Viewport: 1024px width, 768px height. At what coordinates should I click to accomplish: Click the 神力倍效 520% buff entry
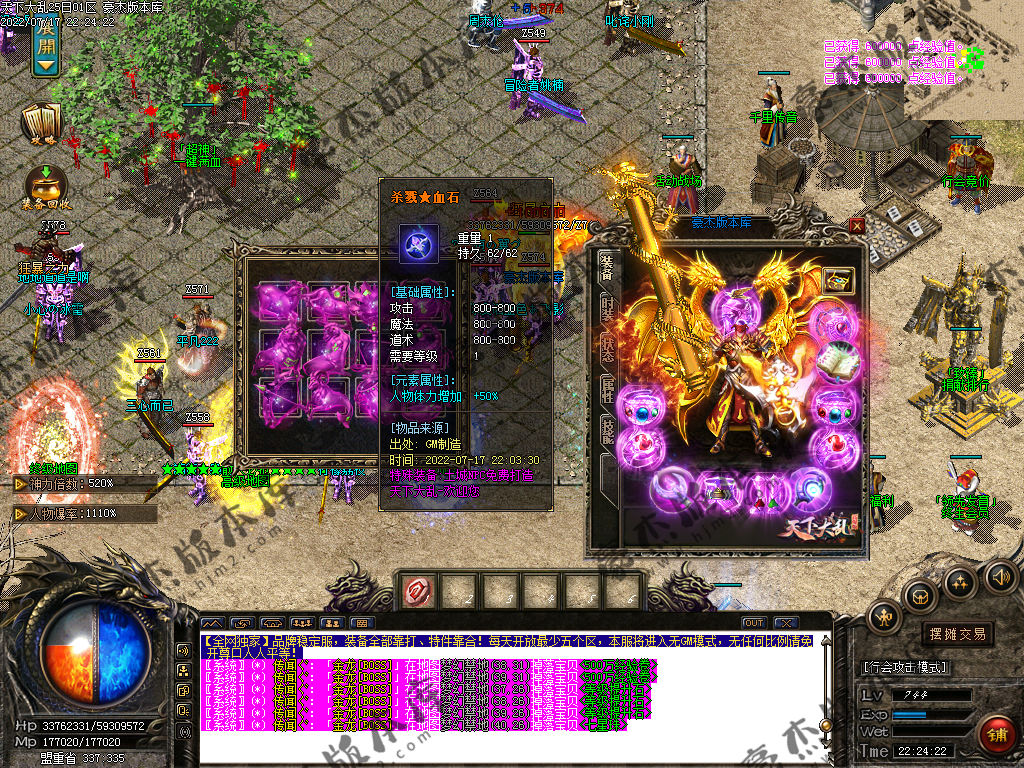coord(84,484)
